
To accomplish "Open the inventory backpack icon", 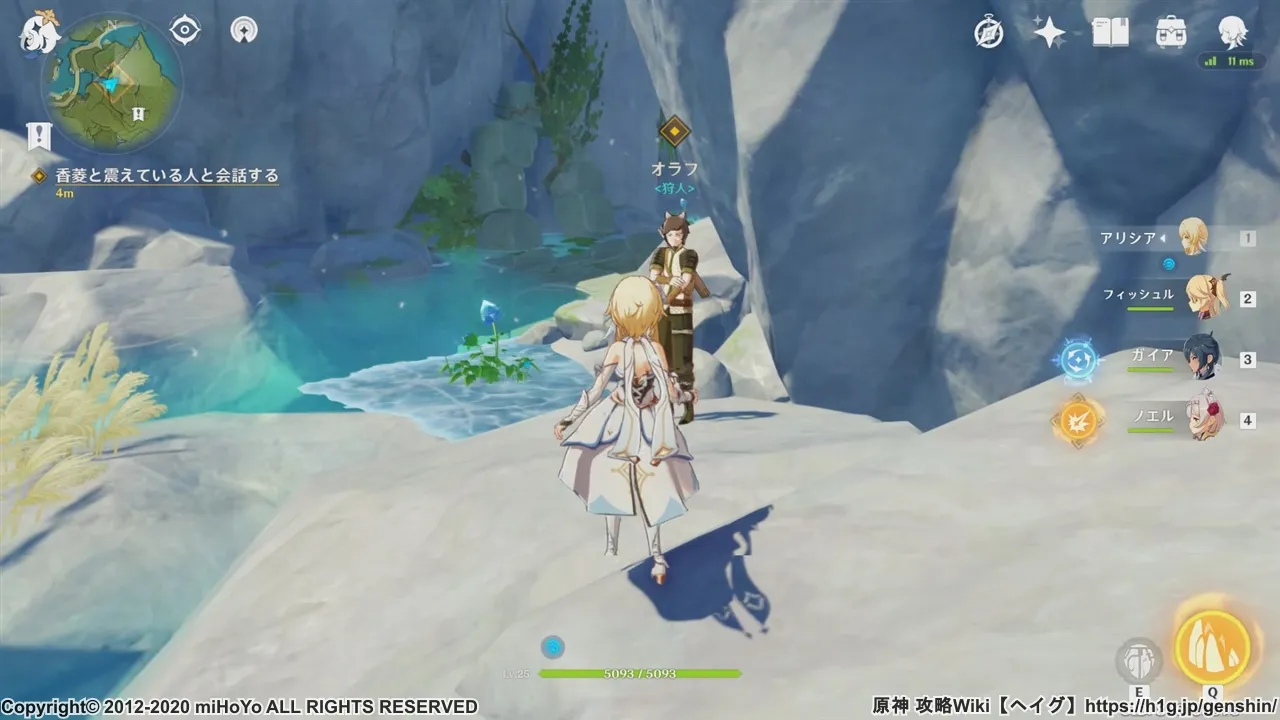I will (x=1171, y=33).
